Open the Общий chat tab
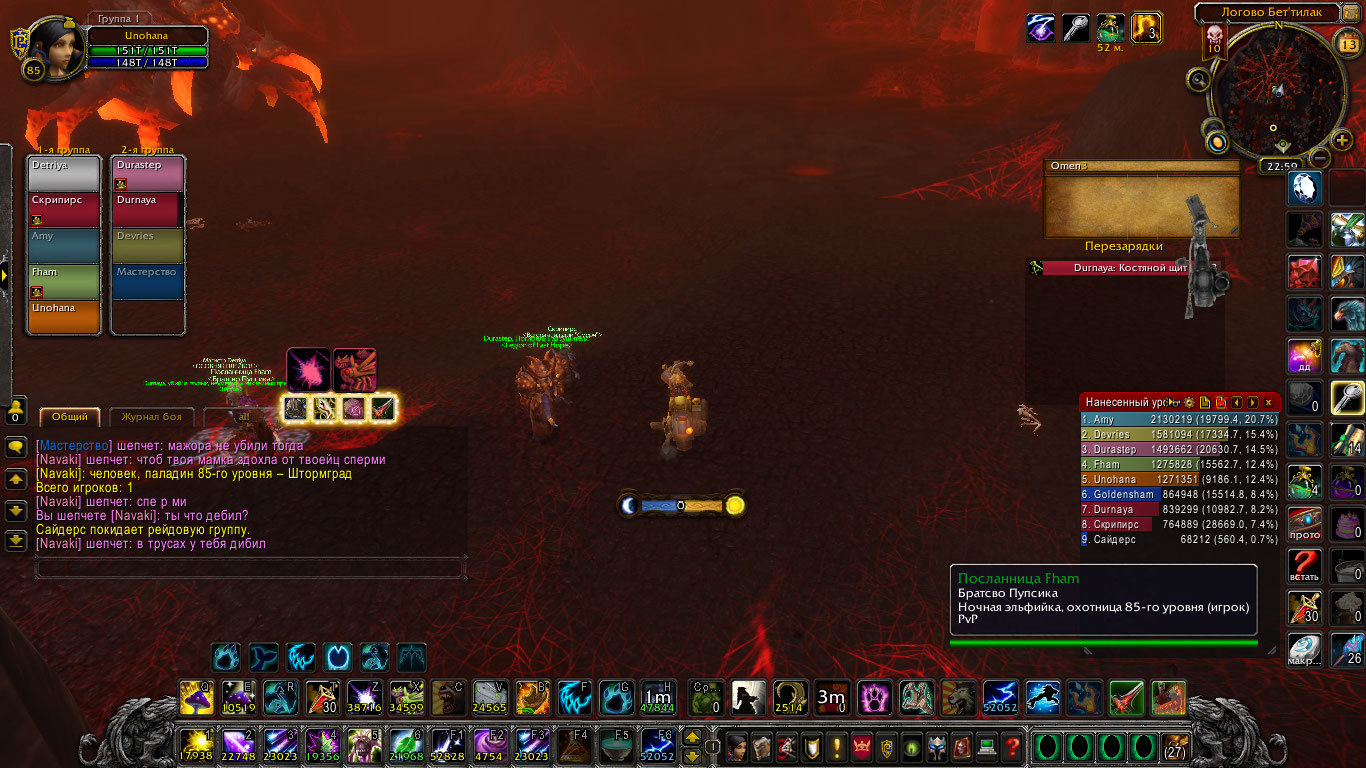Screen dimensions: 1366x768 point(70,417)
